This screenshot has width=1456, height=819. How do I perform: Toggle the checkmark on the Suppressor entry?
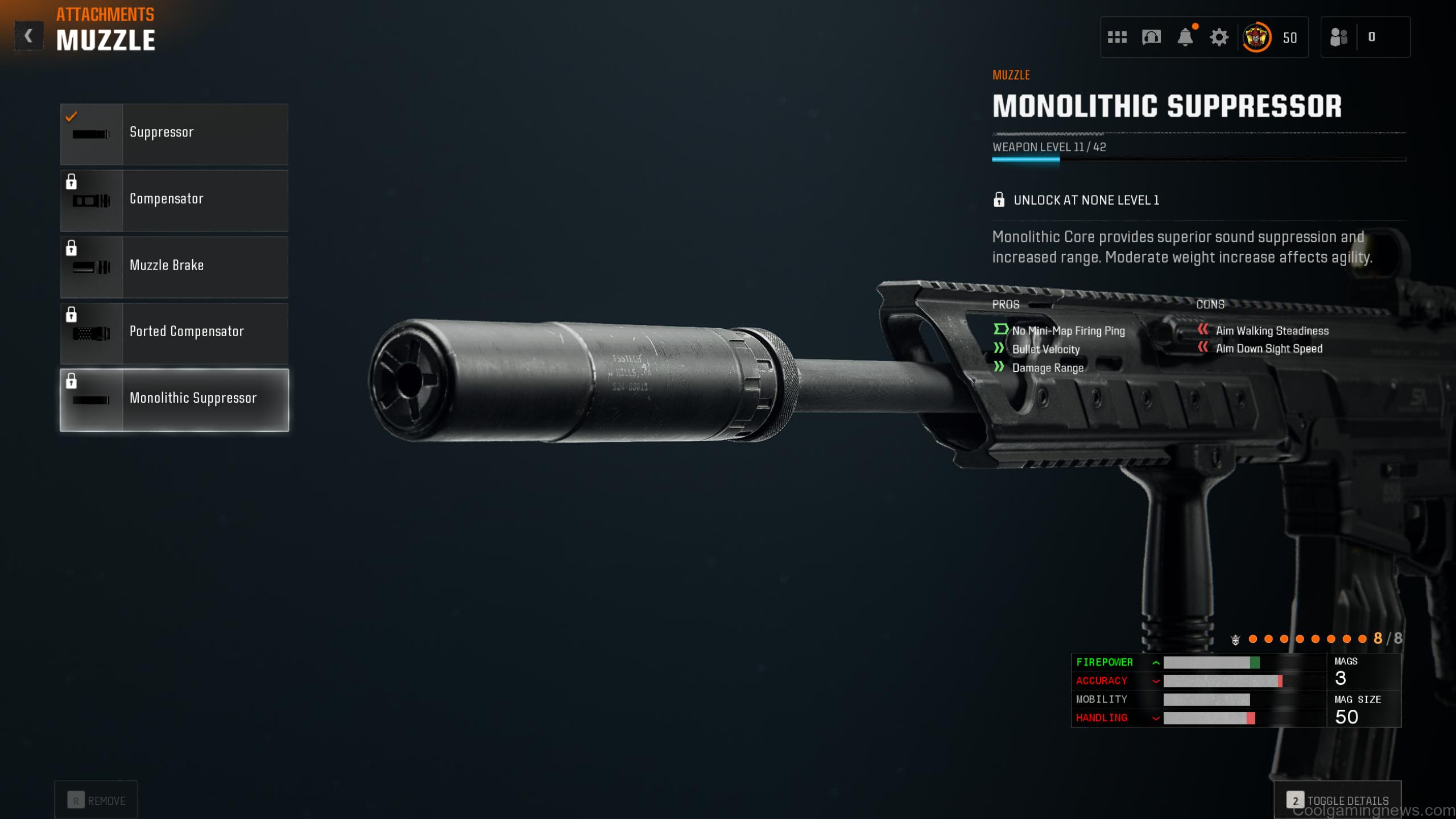(x=71, y=117)
